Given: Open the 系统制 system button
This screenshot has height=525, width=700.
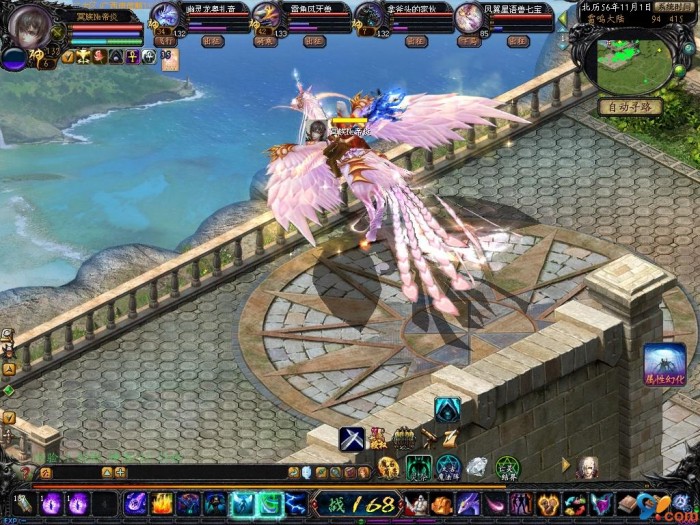Looking at the screenshot, I should (673, 6).
